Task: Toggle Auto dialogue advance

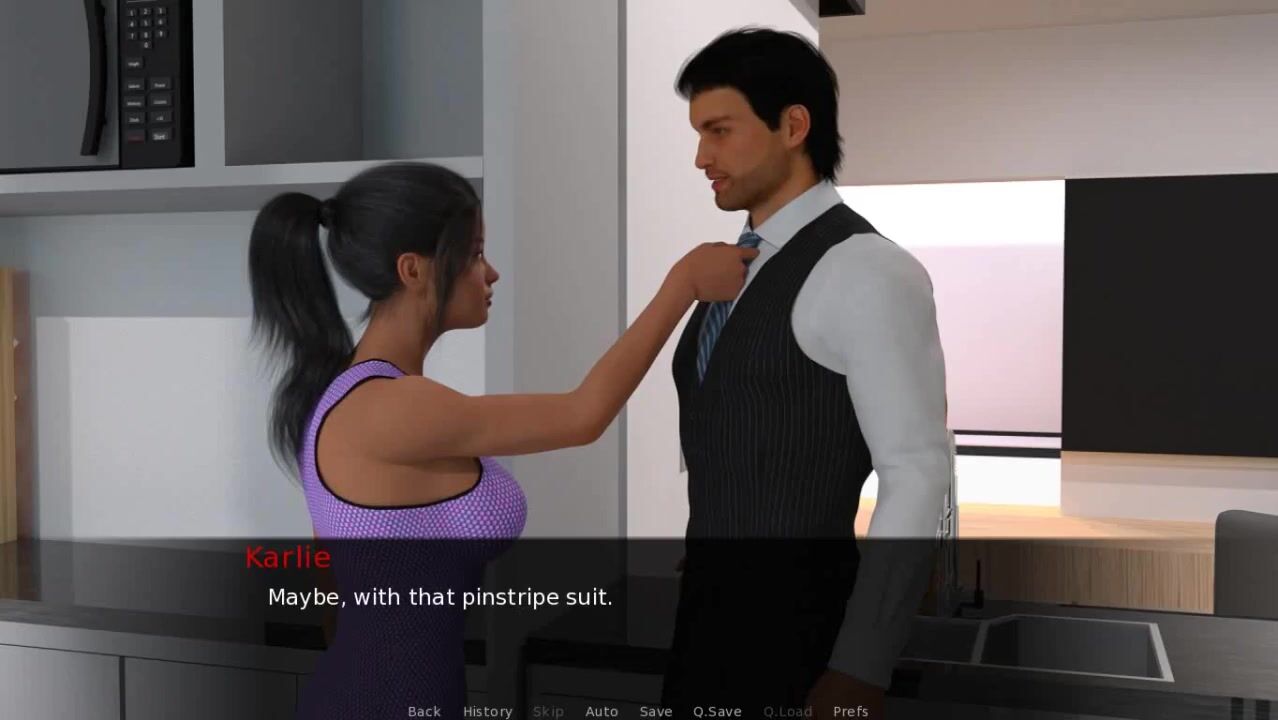Action: [x=601, y=711]
